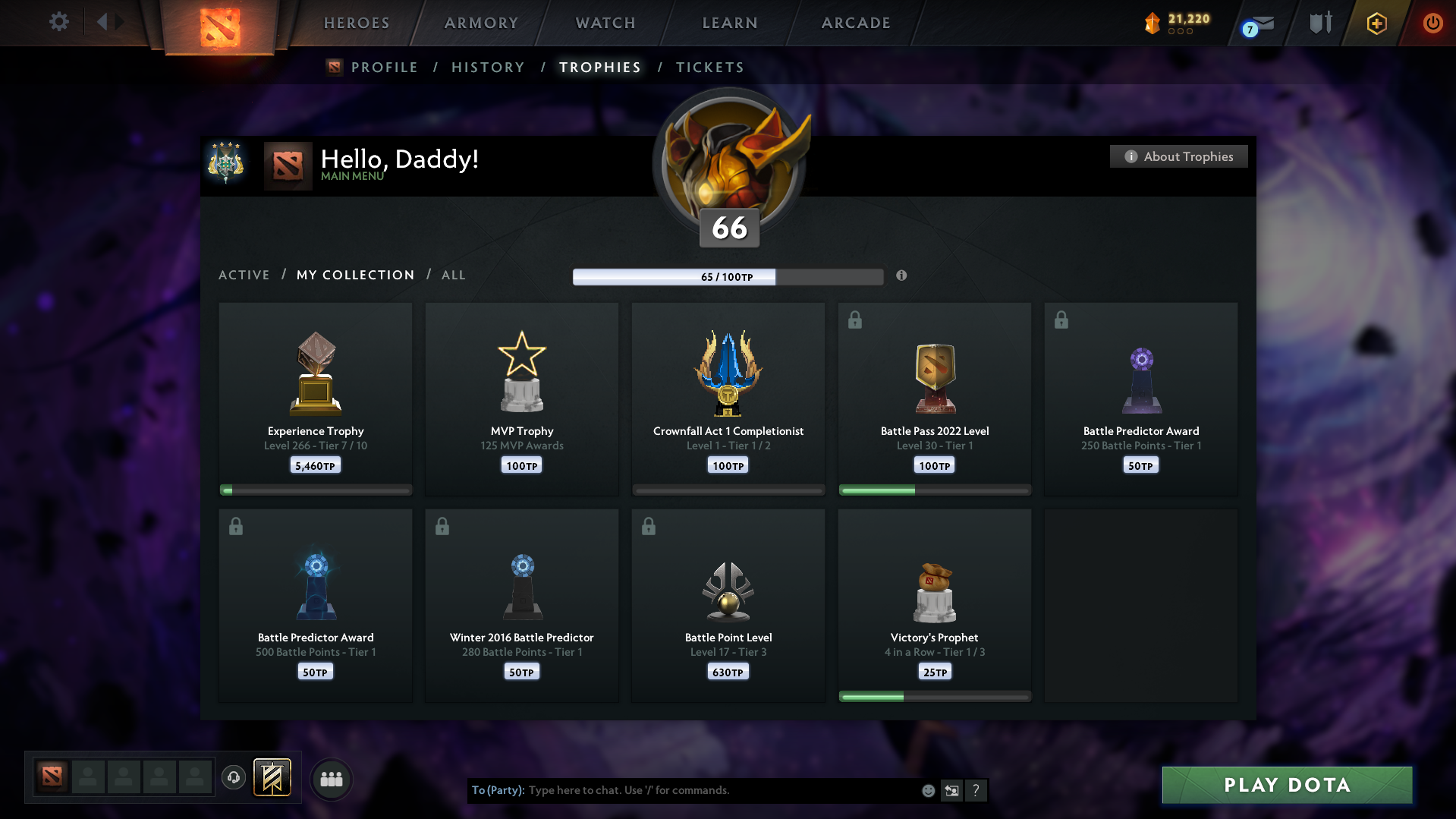Viewport: 1456px width, 819px height.
Task: Open the trophy progress info tooltip icon
Action: (x=901, y=276)
